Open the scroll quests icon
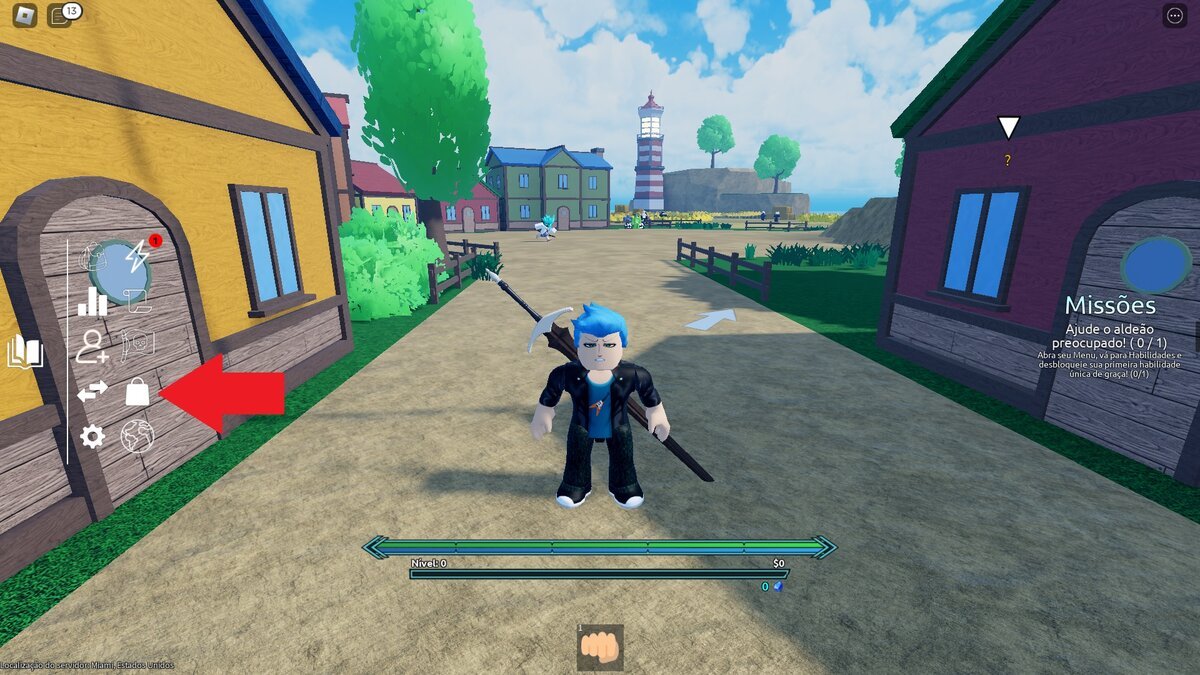 137,297
